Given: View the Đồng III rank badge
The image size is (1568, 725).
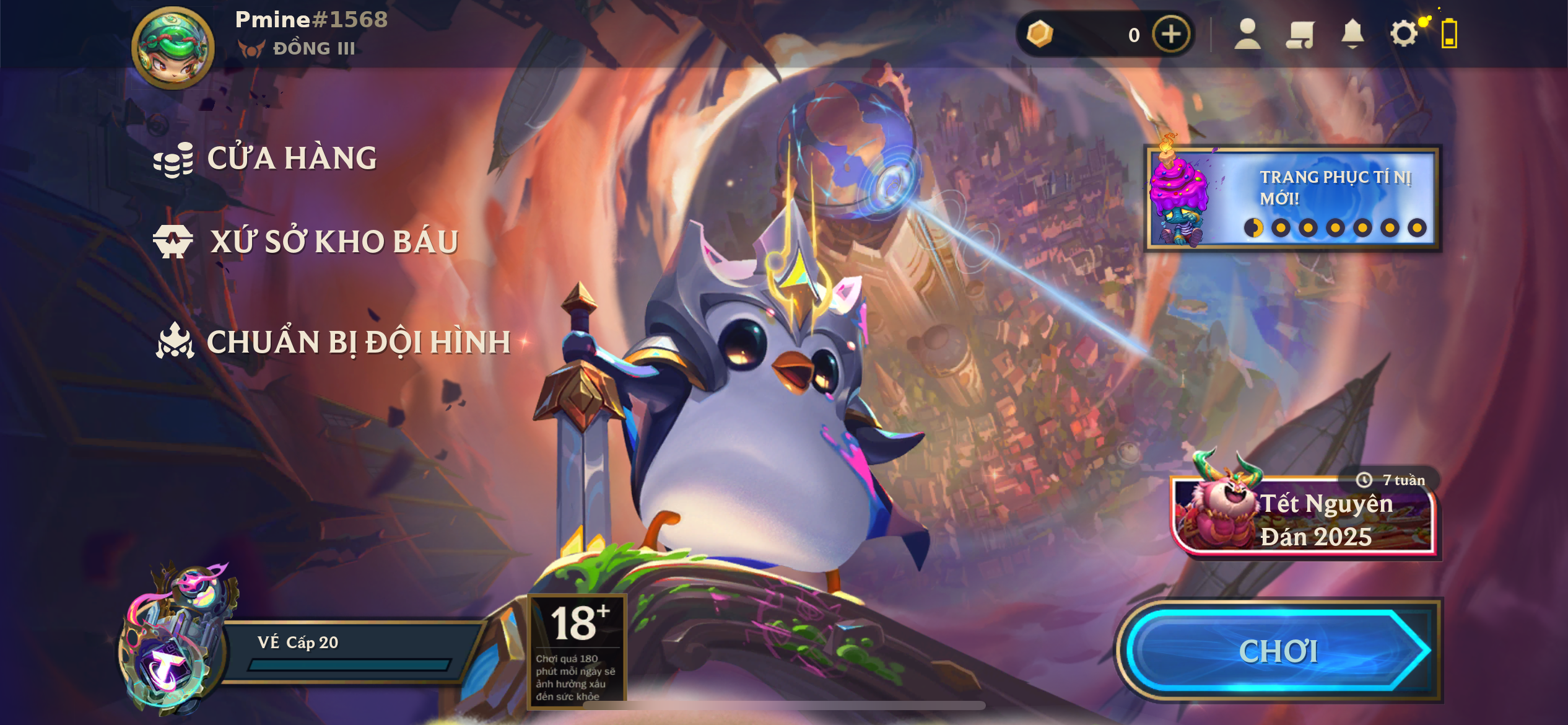Looking at the screenshot, I should coord(297,48).
